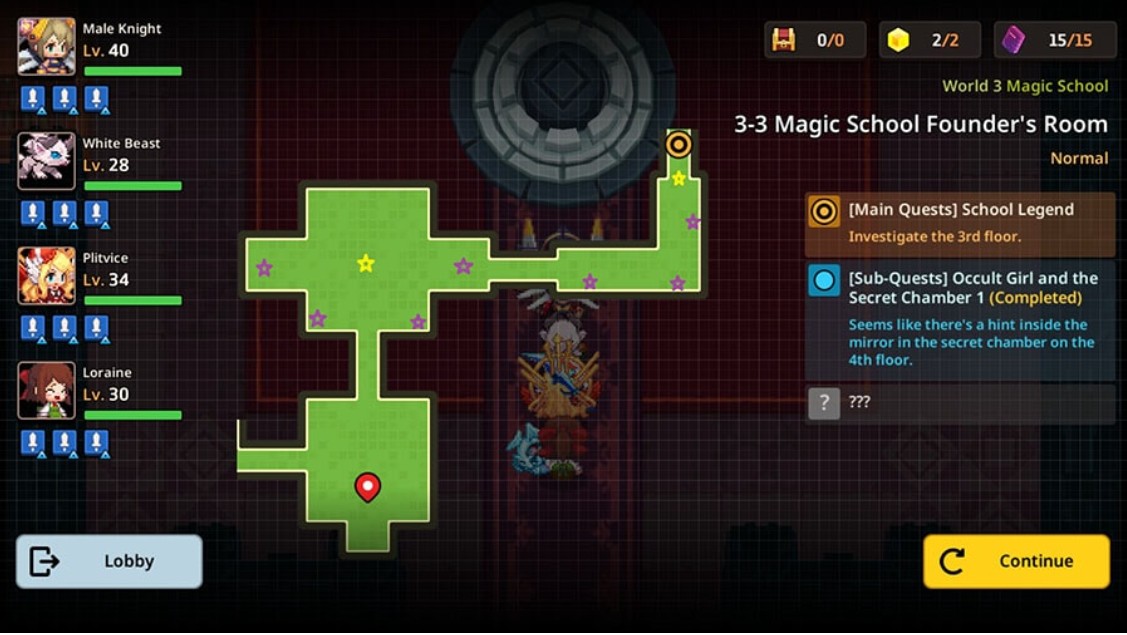View the Occult Girl sub-quest entry

(959, 319)
